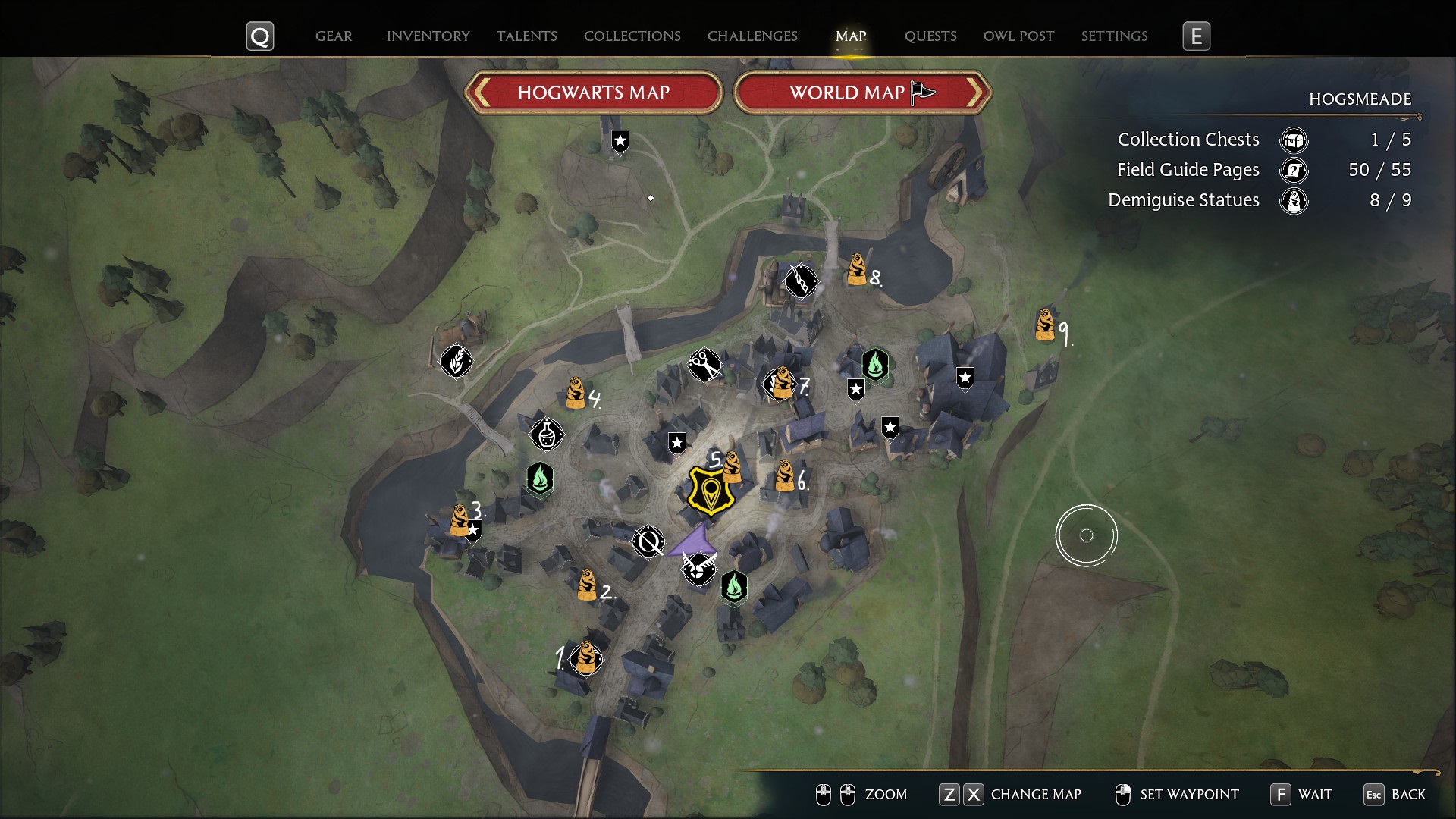Switch to the Hogwarts Map
Screen dimensions: 1456x819
coord(593,93)
